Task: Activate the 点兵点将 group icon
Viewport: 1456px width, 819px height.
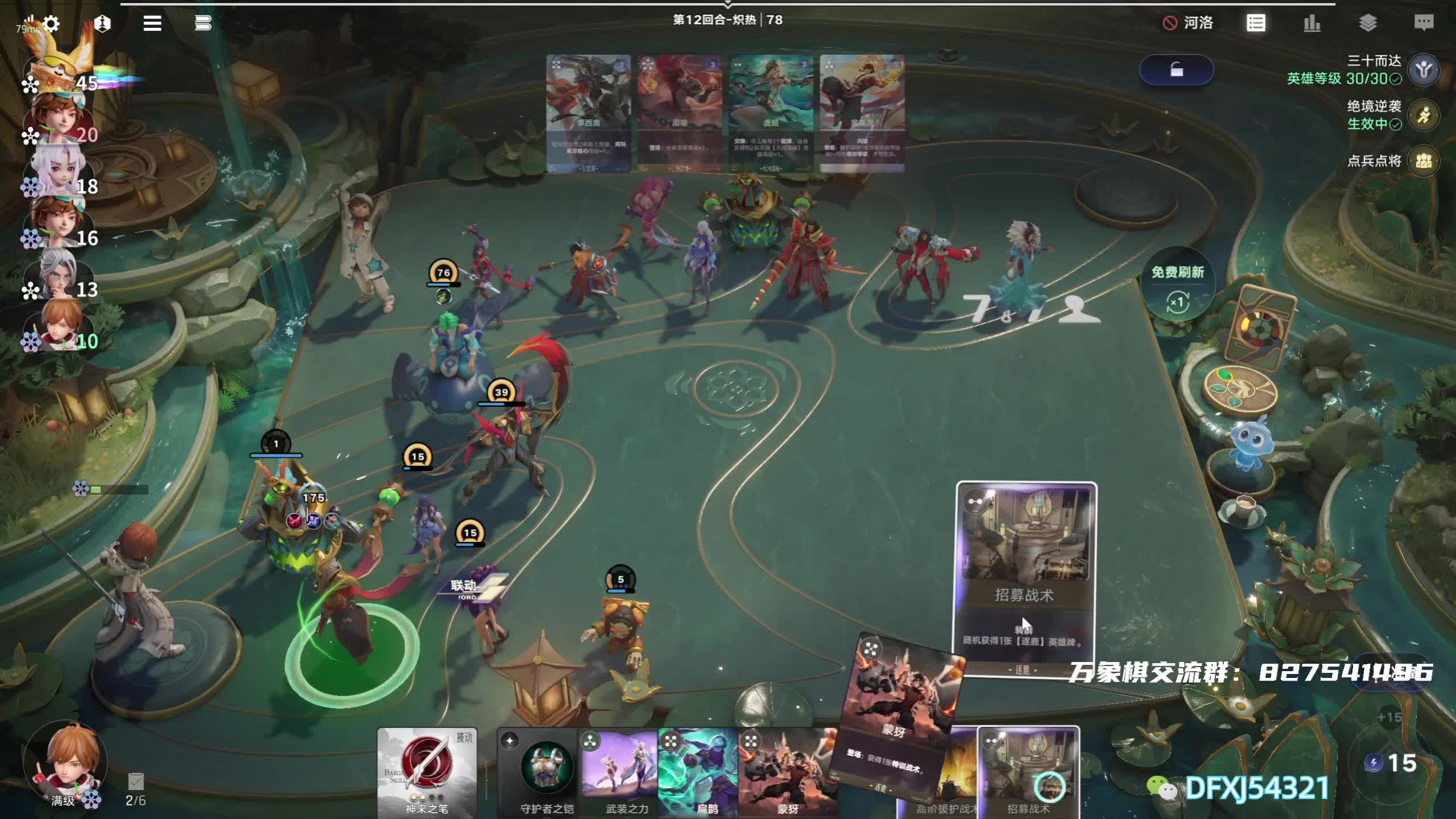Action: click(x=1424, y=161)
